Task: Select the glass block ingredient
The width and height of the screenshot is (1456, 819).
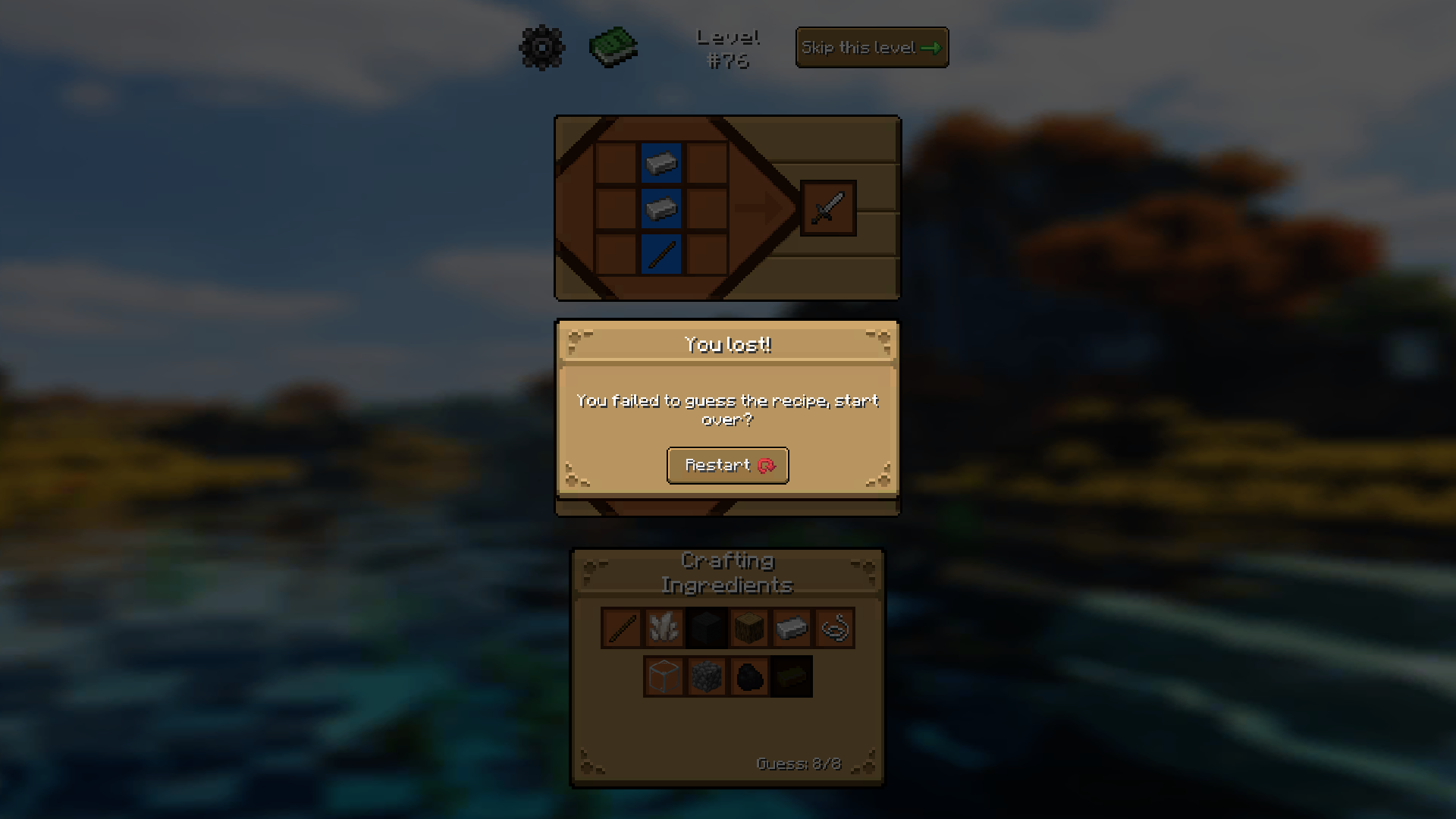Action: (x=663, y=676)
